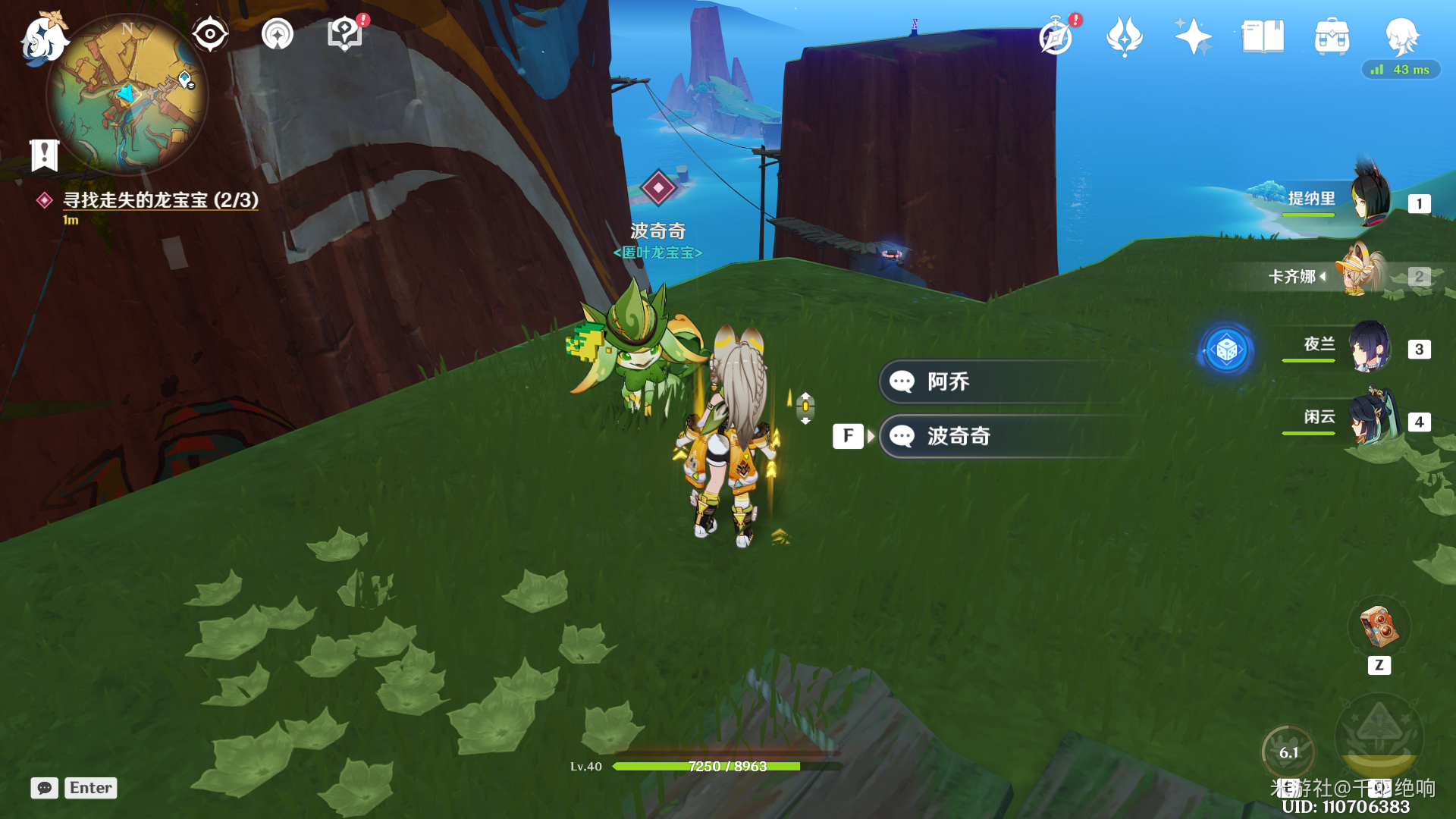Screen dimensions: 1456x819
Task: Open the quest navigation icon with alert
Action: click(345, 34)
